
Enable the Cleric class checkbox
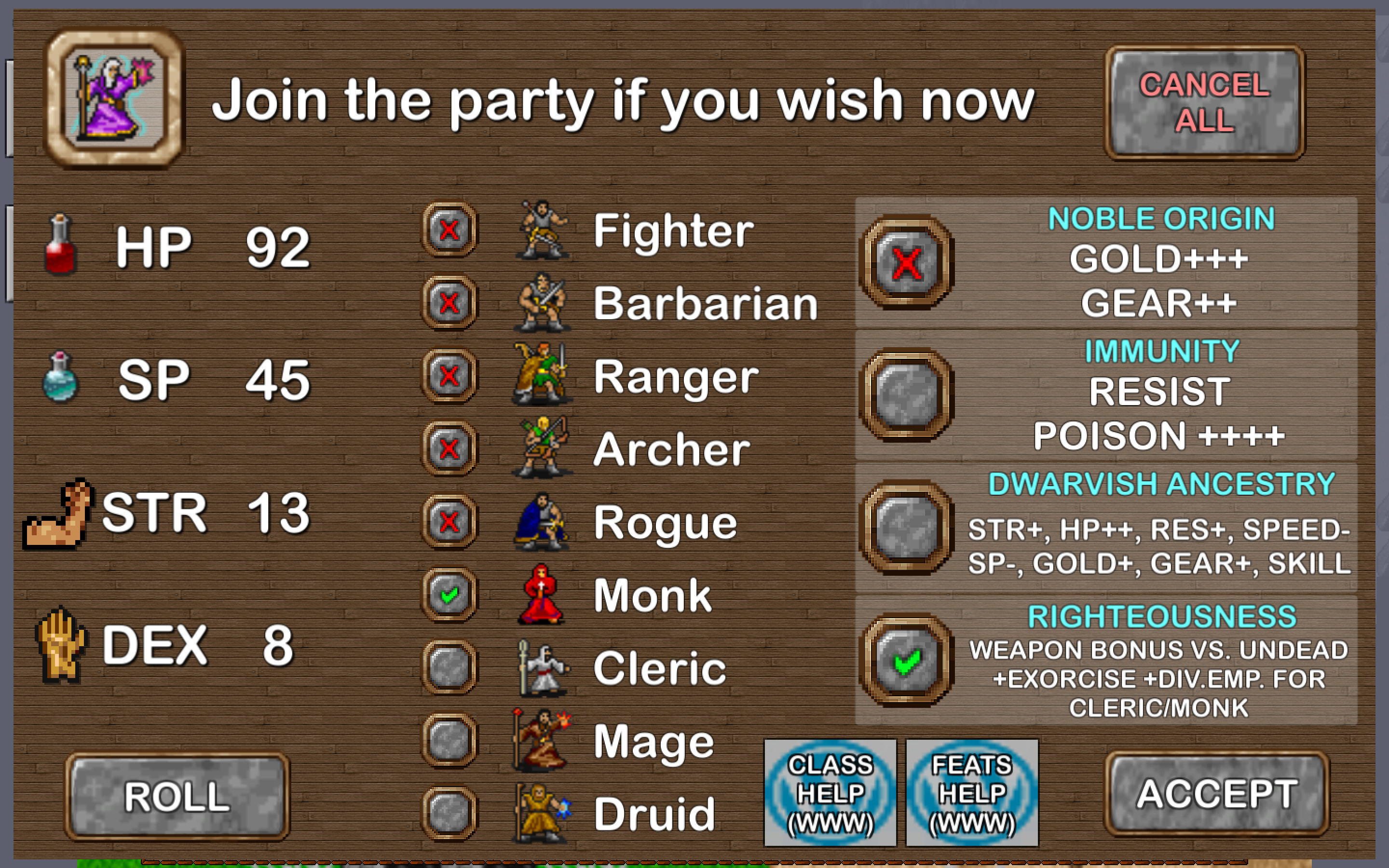449,667
